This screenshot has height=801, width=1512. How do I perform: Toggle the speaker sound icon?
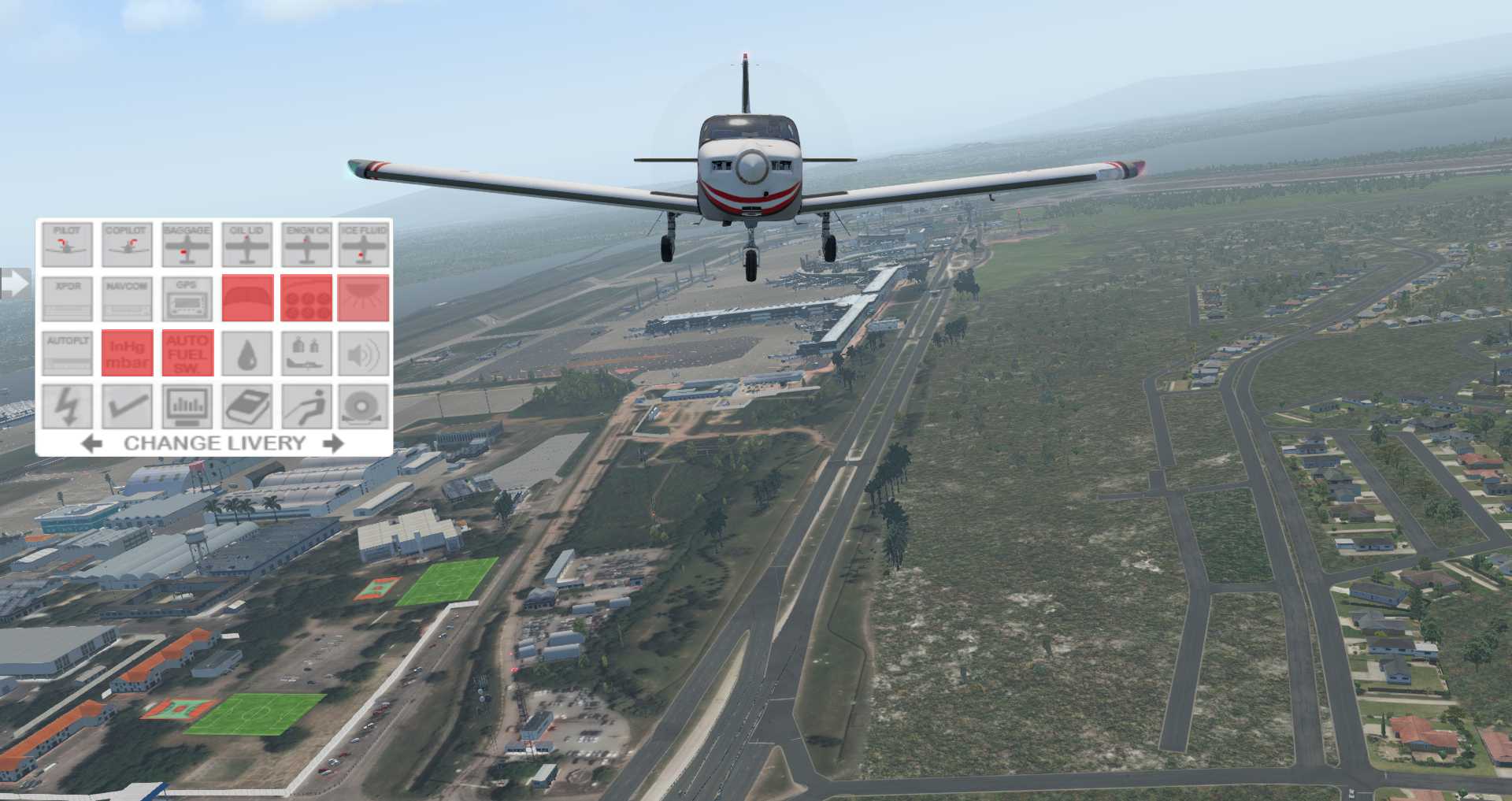click(x=364, y=353)
